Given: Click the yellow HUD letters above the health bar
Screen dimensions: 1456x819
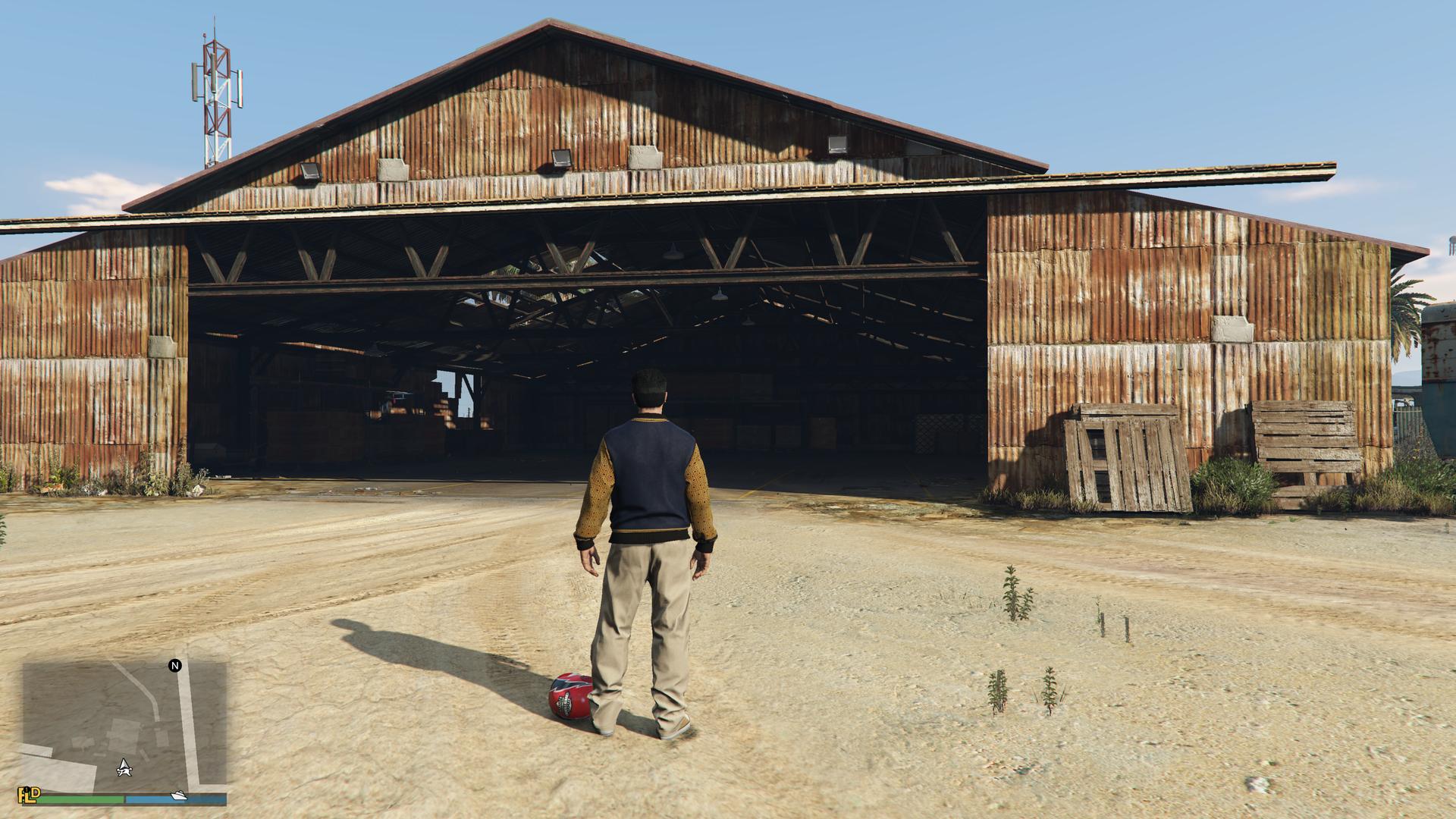Looking at the screenshot, I should [29, 795].
